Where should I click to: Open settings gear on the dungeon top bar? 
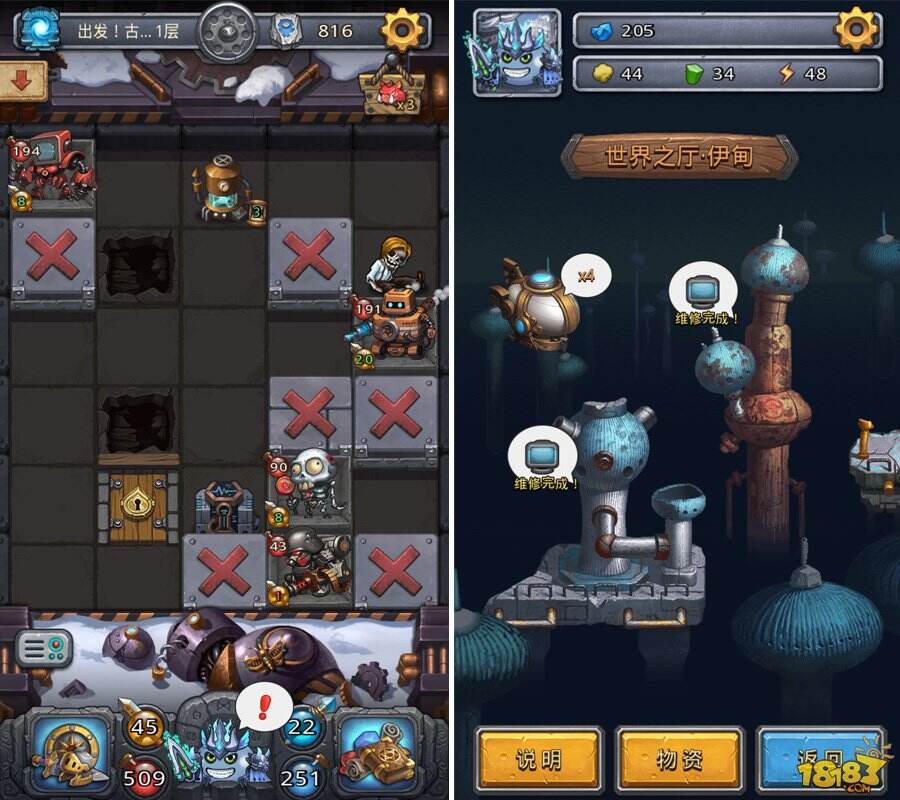point(403,31)
